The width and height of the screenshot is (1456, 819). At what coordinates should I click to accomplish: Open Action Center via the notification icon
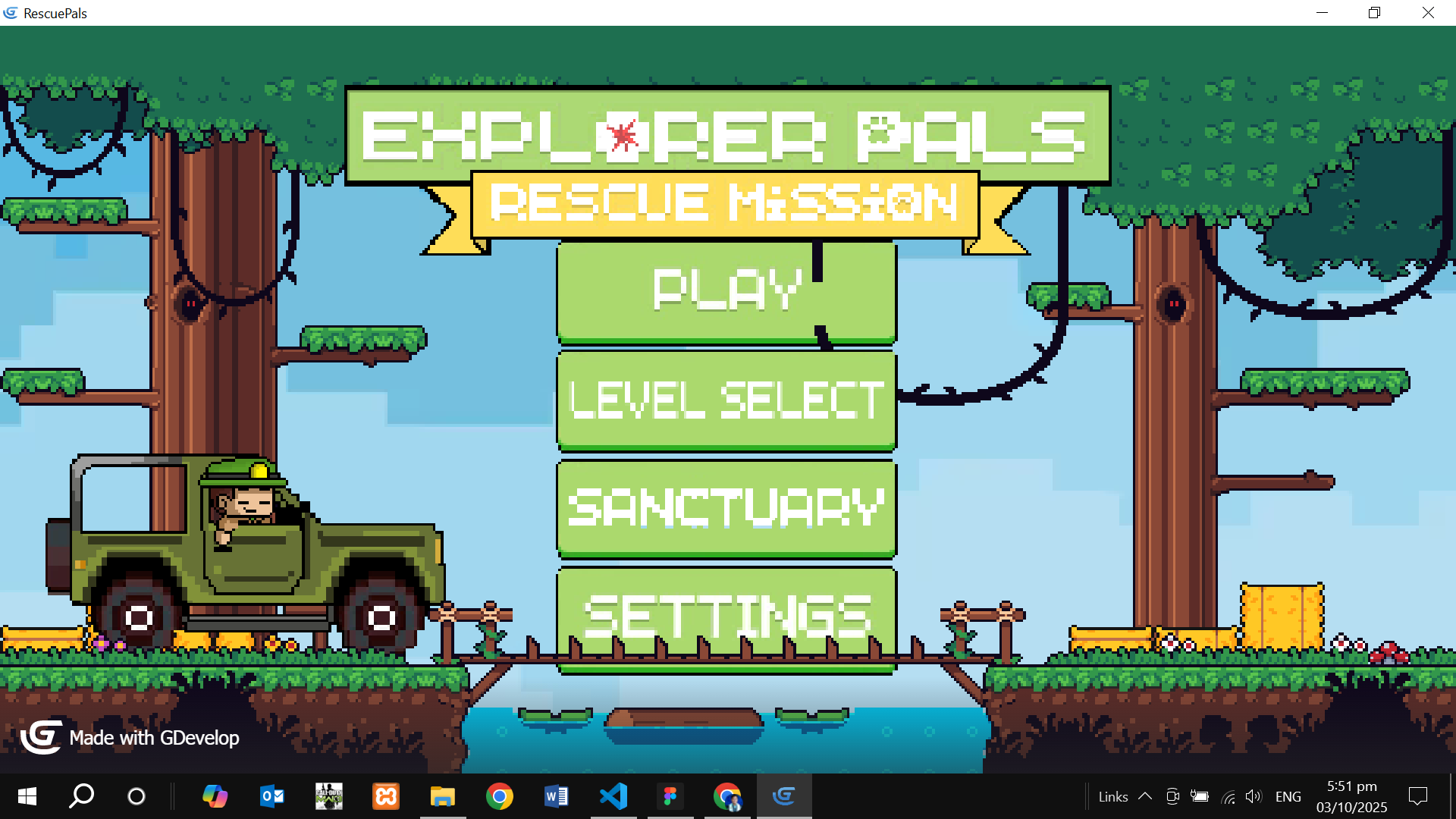coord(1418,796)
